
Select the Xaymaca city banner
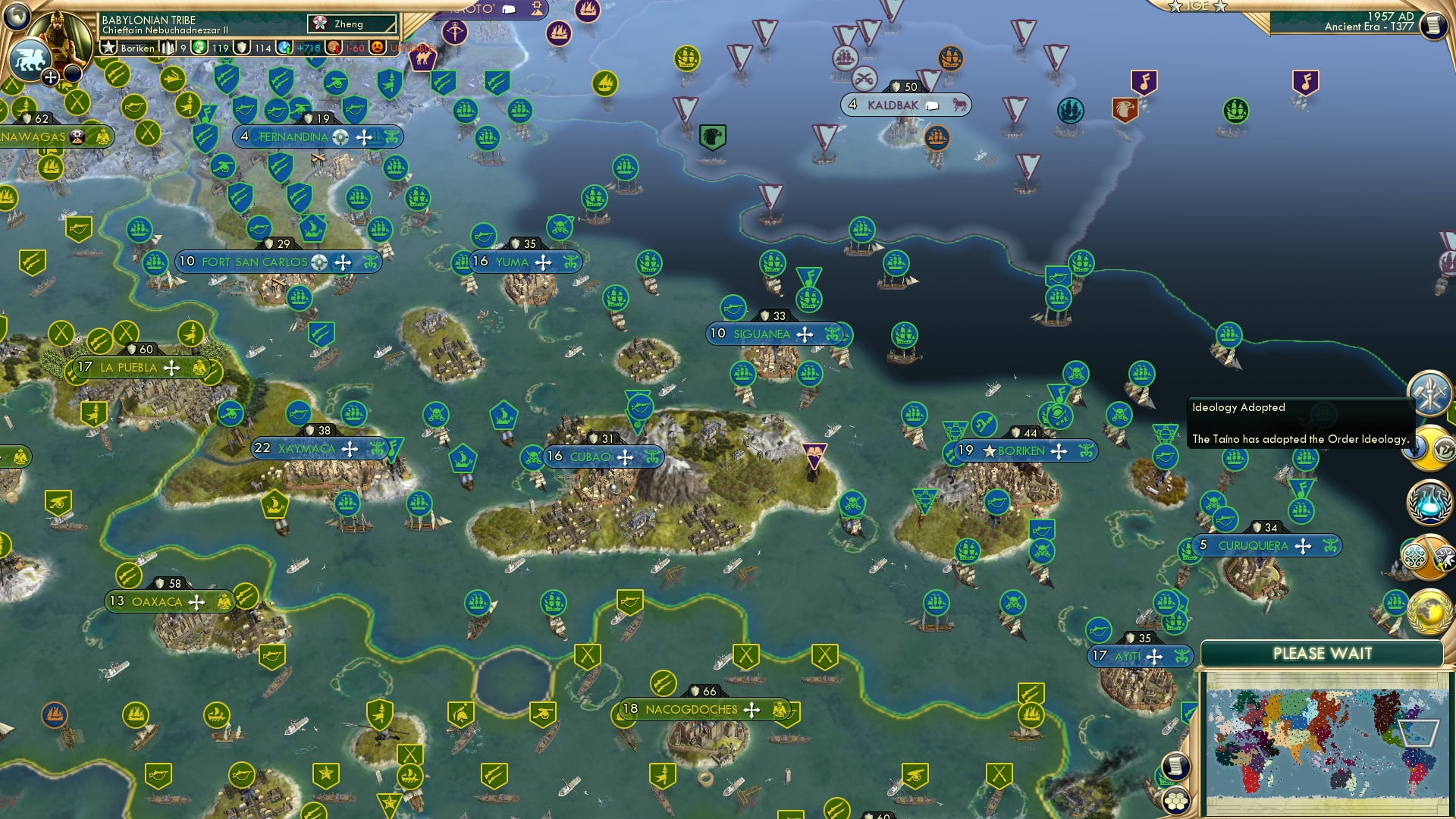(306, 449)
